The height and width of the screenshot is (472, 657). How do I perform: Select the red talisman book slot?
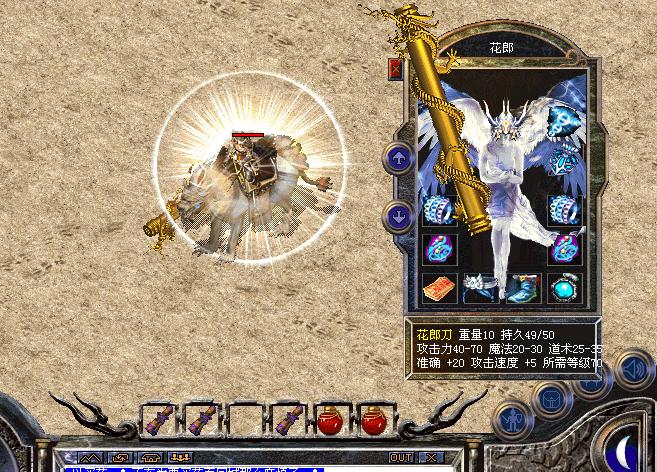point(439,286)
